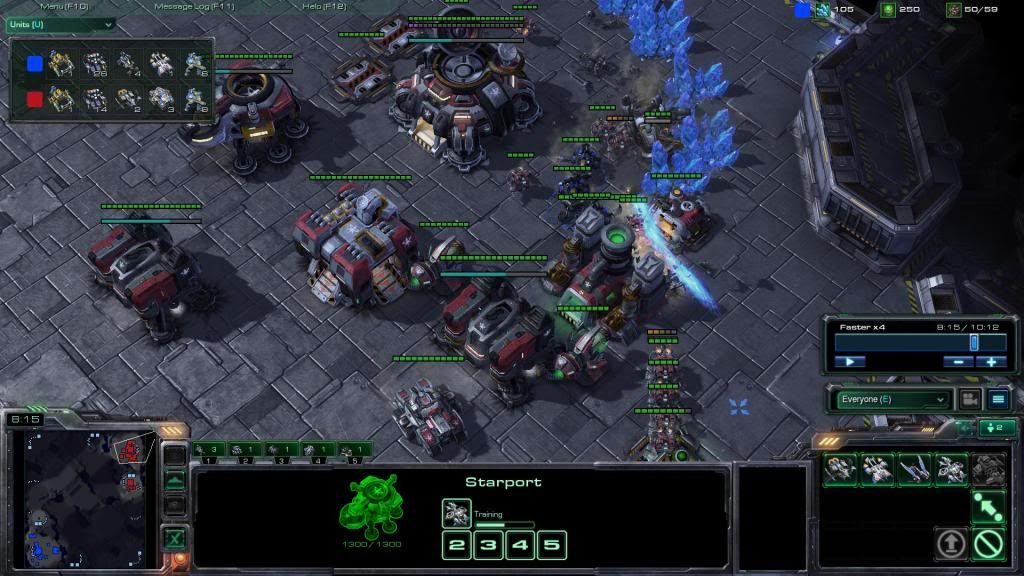Image resolution: width=1024 pixels, height=576 pixels.
Task: Increase replay speed with plus button
Action: 991,361
